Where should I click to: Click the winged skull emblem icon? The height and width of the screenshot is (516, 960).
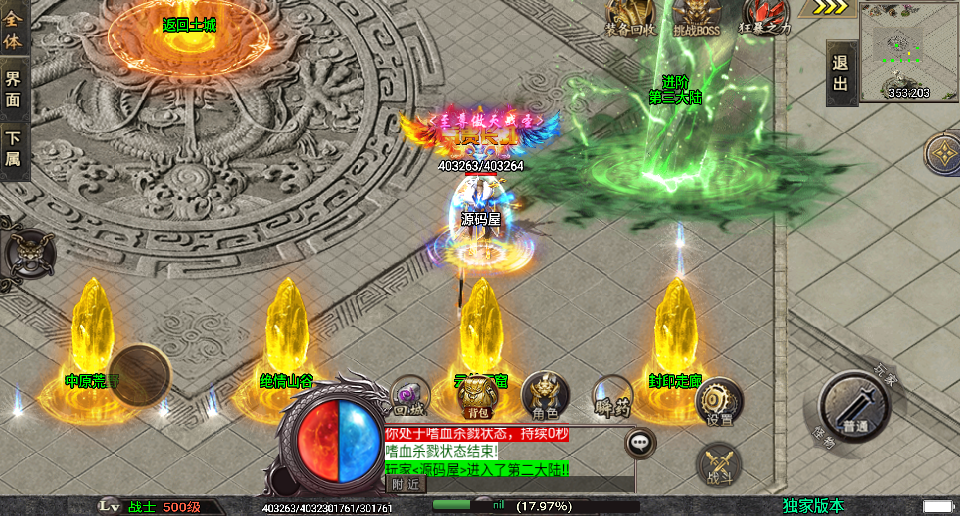[x=26, y=251]
